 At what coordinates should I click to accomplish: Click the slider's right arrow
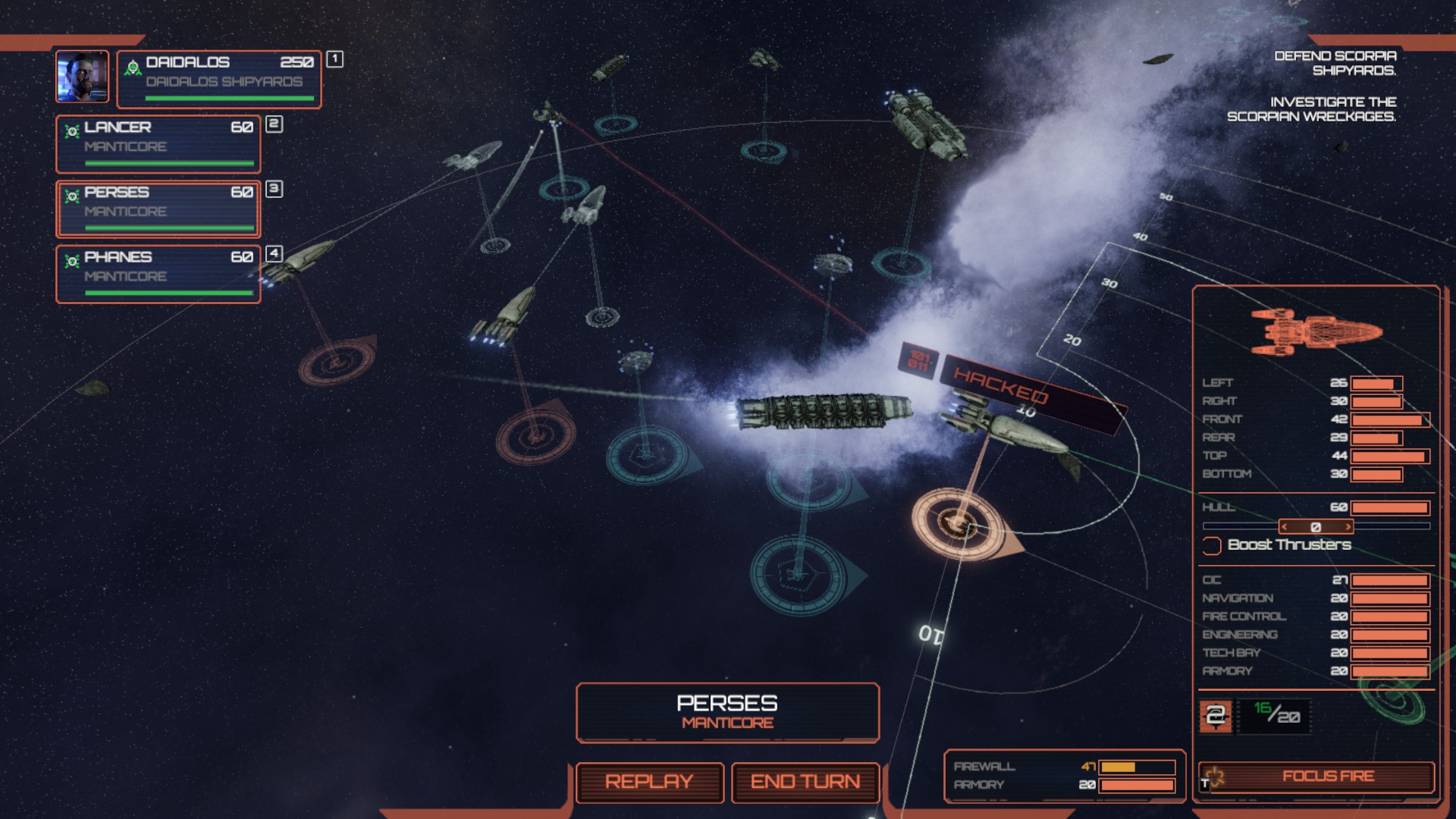(x=1348, y=527)
